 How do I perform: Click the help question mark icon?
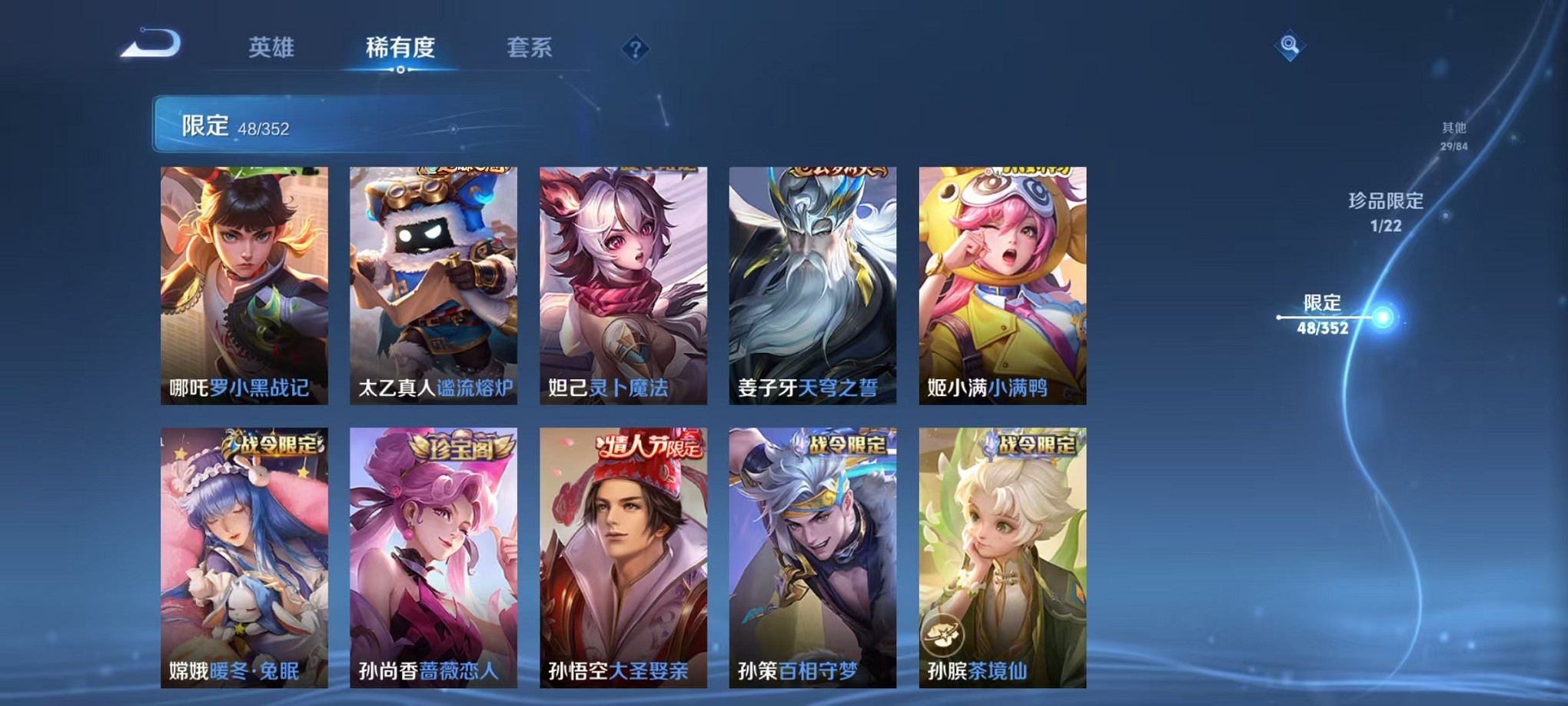[635, 50]
